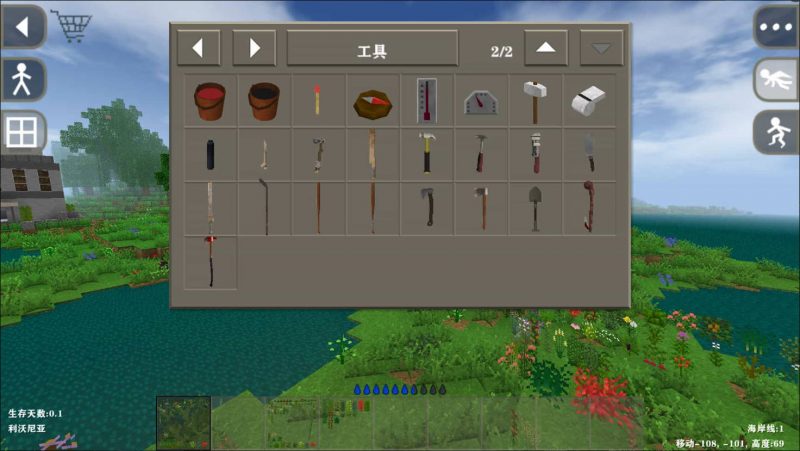Select the white whistle item
The image size is (800, 451).
click(589, 101)
